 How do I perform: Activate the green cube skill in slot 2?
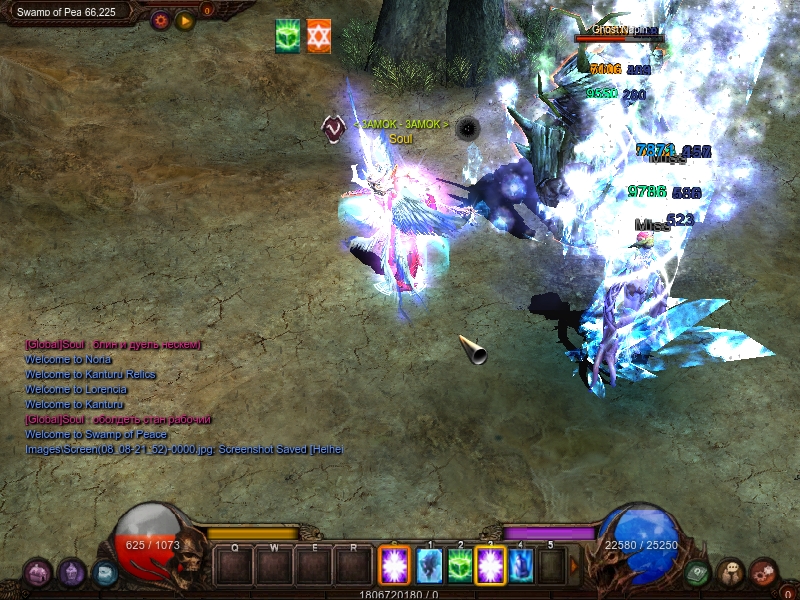460,566
